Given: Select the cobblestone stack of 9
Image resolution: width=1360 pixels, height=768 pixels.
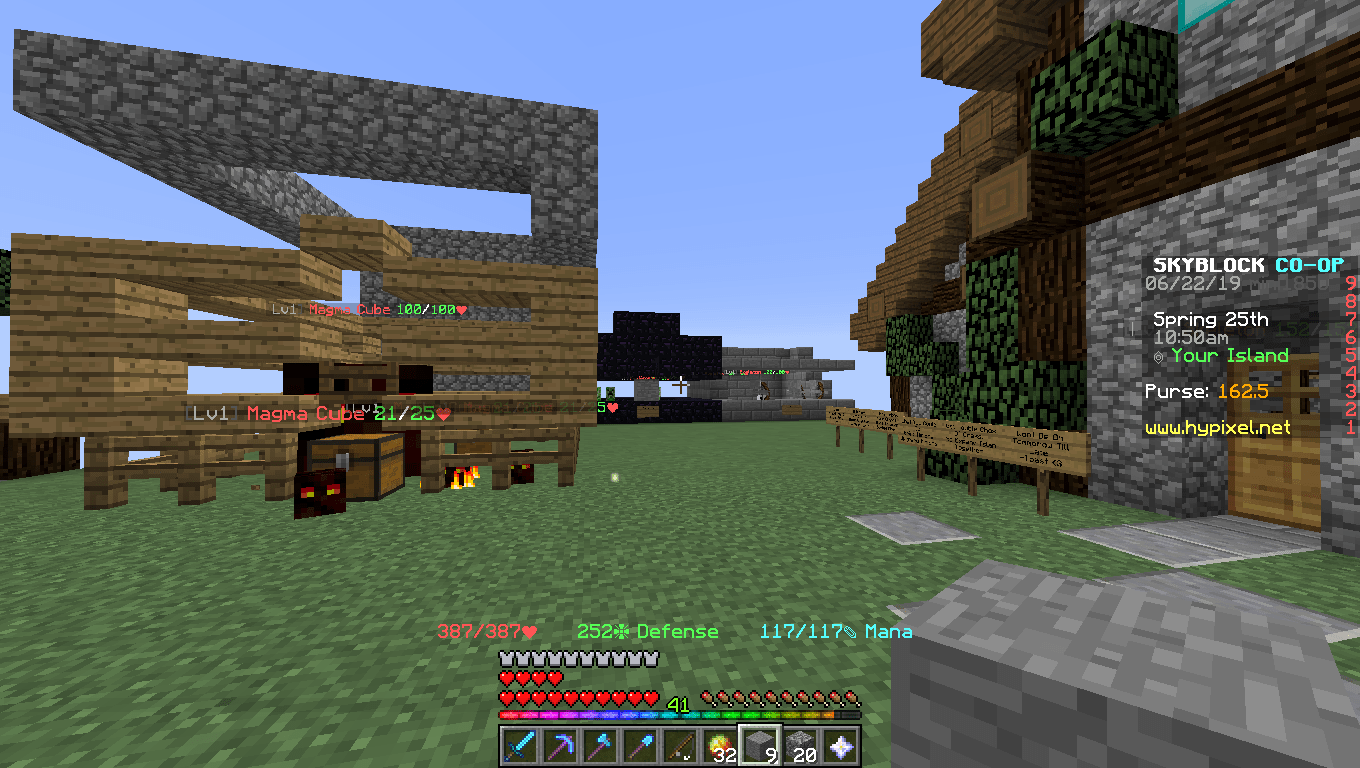Looking at the screenshot, I should pos(759,744).
